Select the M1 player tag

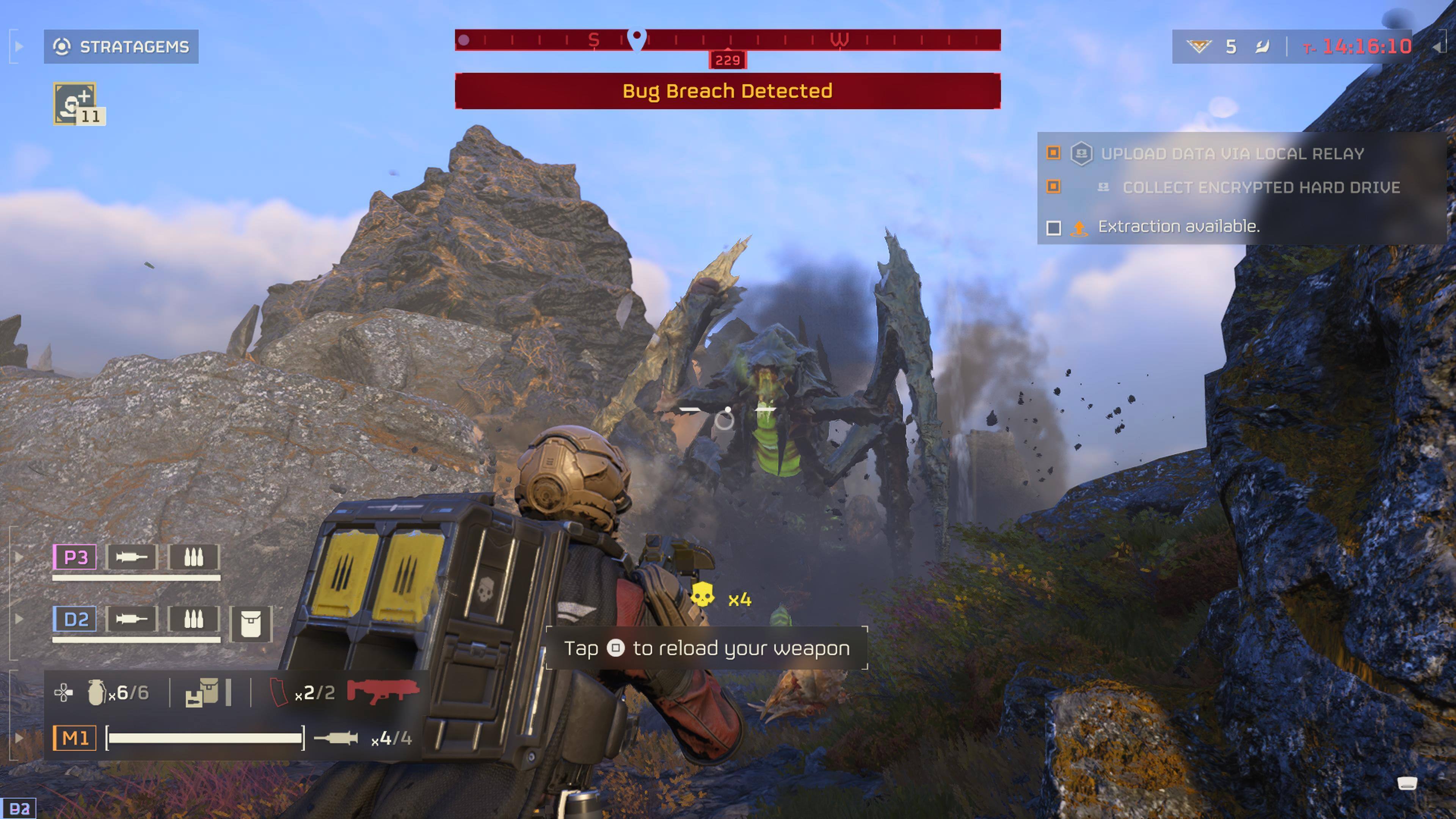75,738
